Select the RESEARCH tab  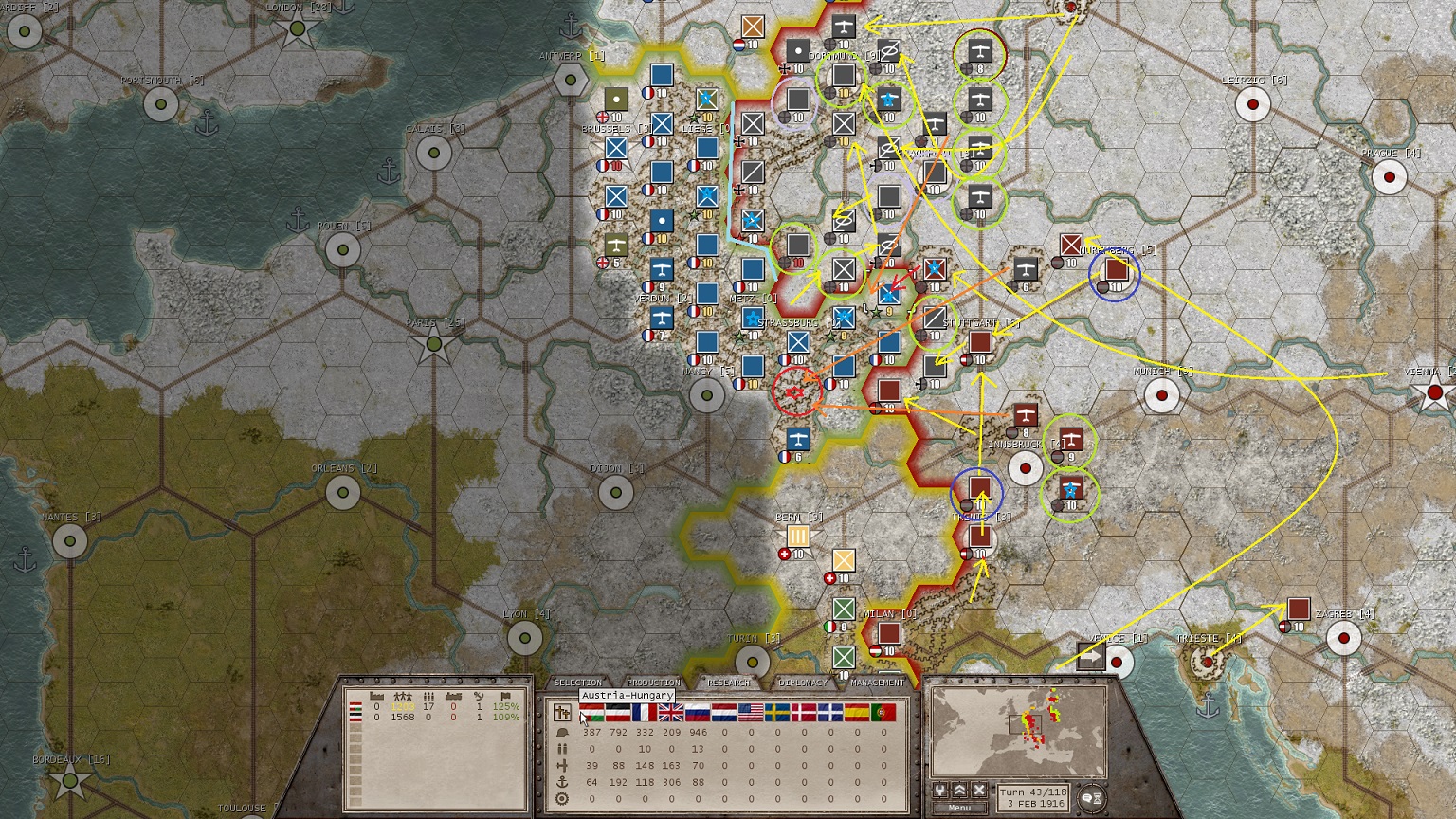tap(730, 682)
